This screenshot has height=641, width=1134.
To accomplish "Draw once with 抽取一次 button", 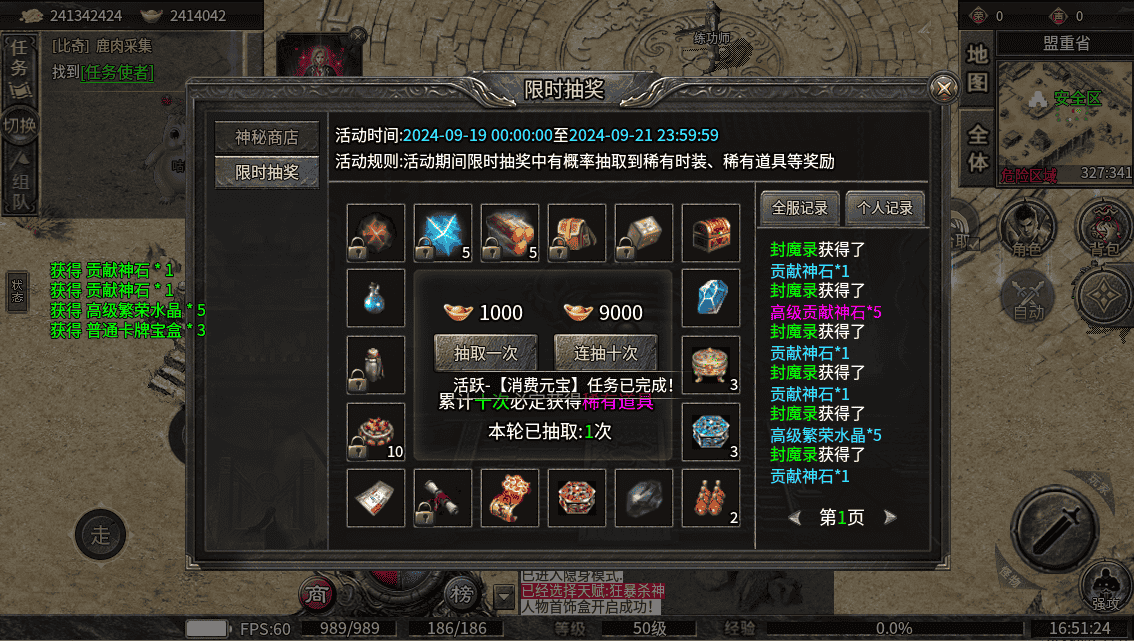I will (x=486, y=352).
